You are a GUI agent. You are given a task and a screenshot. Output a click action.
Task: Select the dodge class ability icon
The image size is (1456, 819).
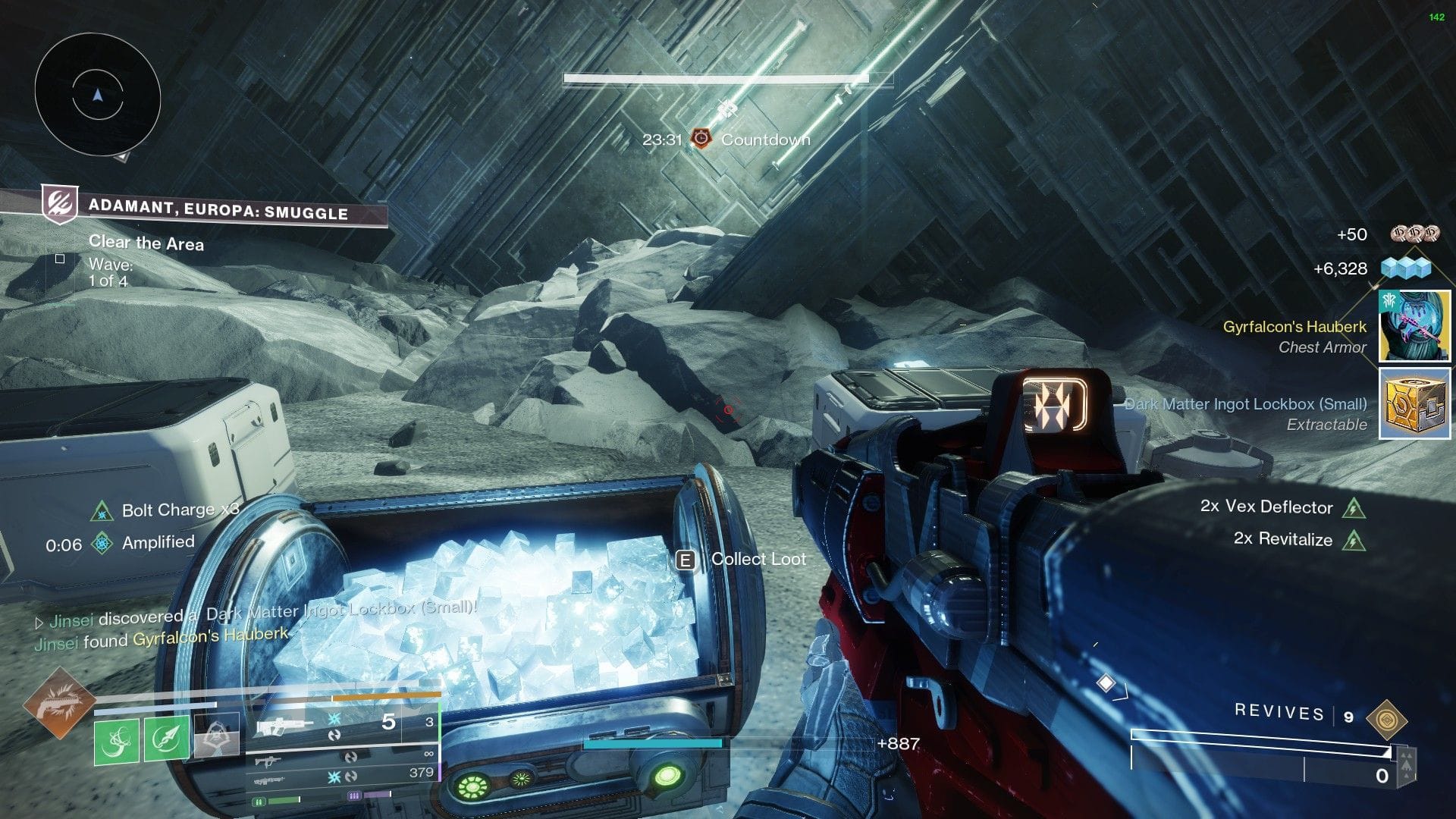(x=218, y=735)
